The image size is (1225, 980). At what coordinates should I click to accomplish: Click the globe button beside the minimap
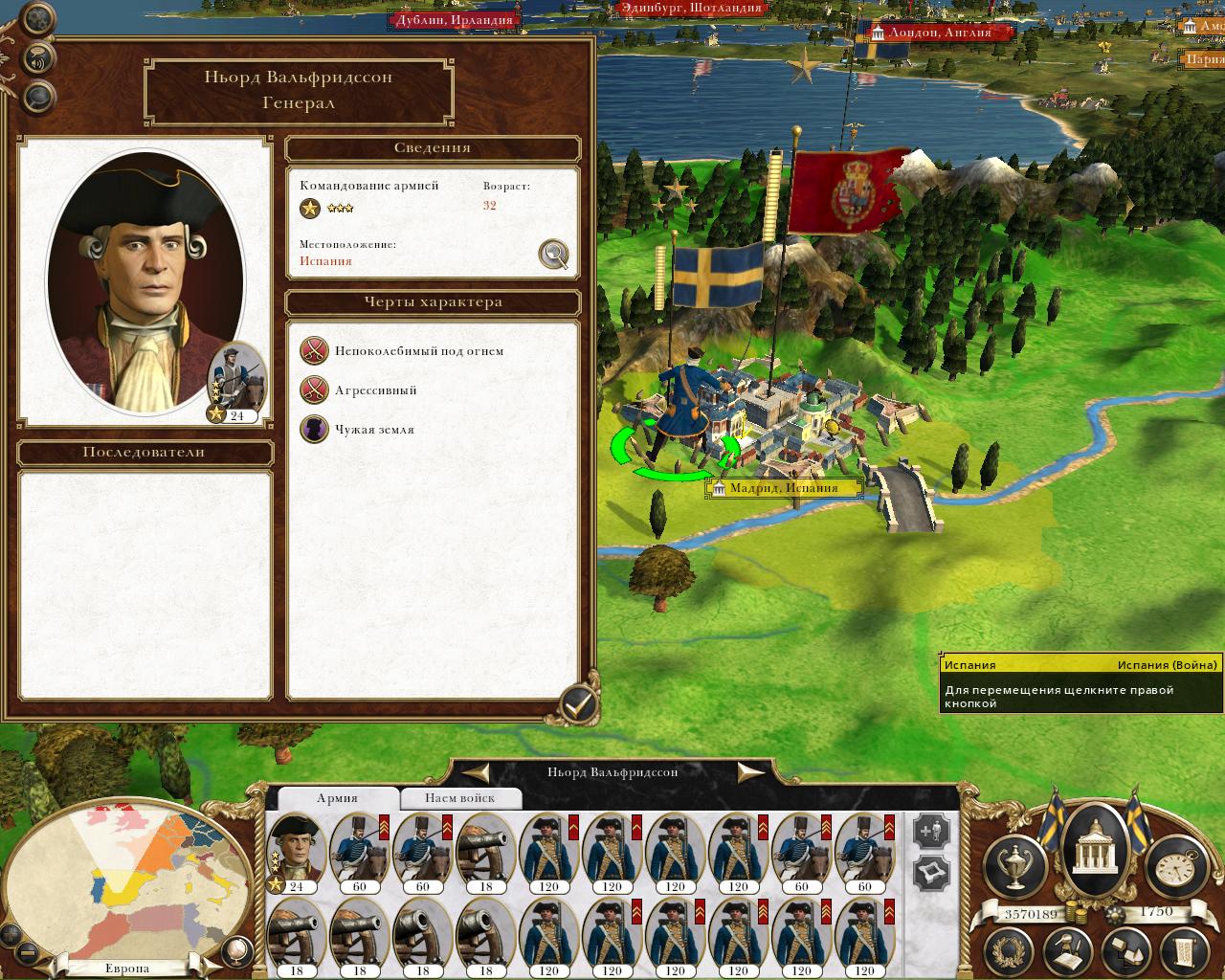click(x=234, y=950)
